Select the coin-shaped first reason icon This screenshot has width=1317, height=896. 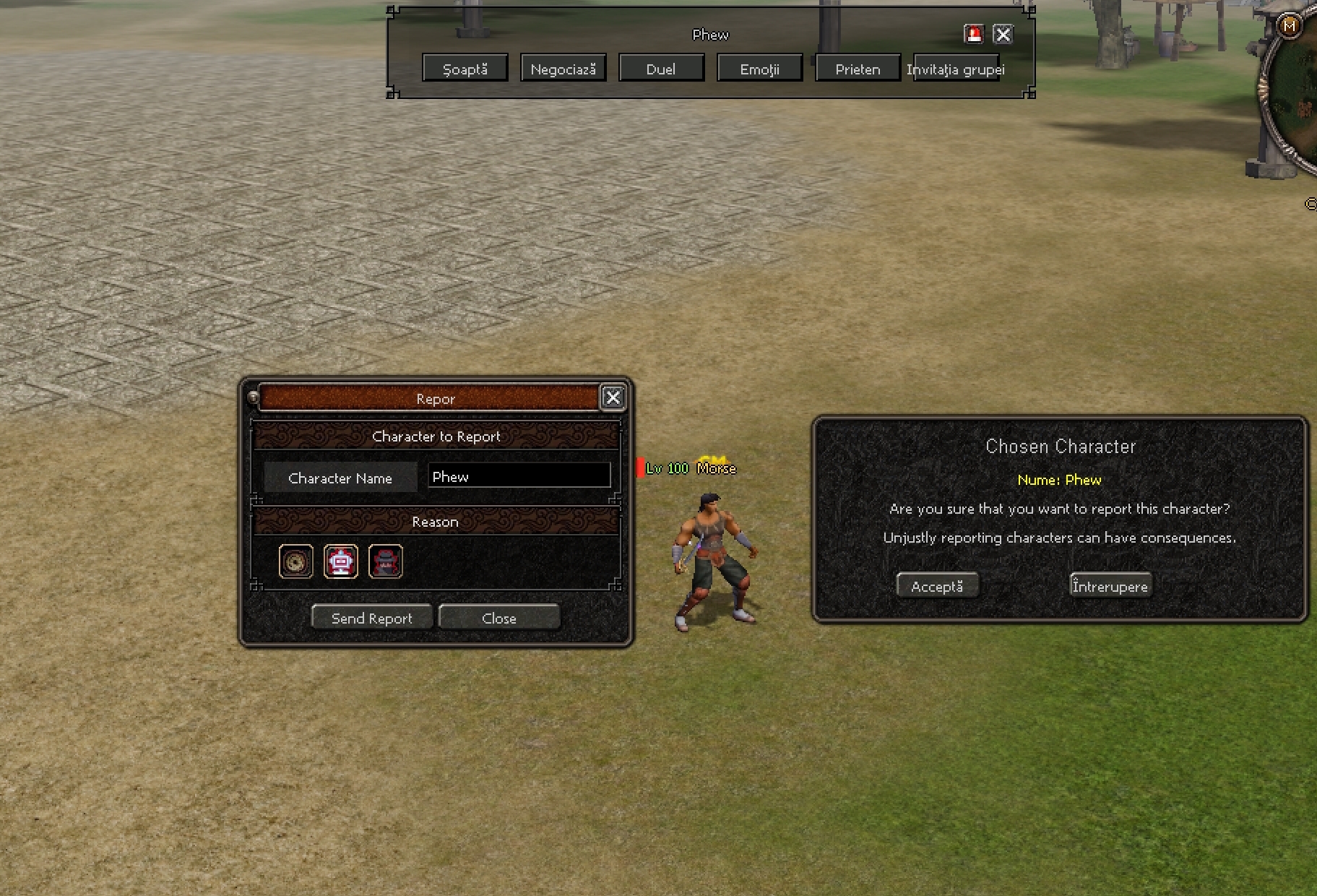pyautogui.click(x=295, y=561)
